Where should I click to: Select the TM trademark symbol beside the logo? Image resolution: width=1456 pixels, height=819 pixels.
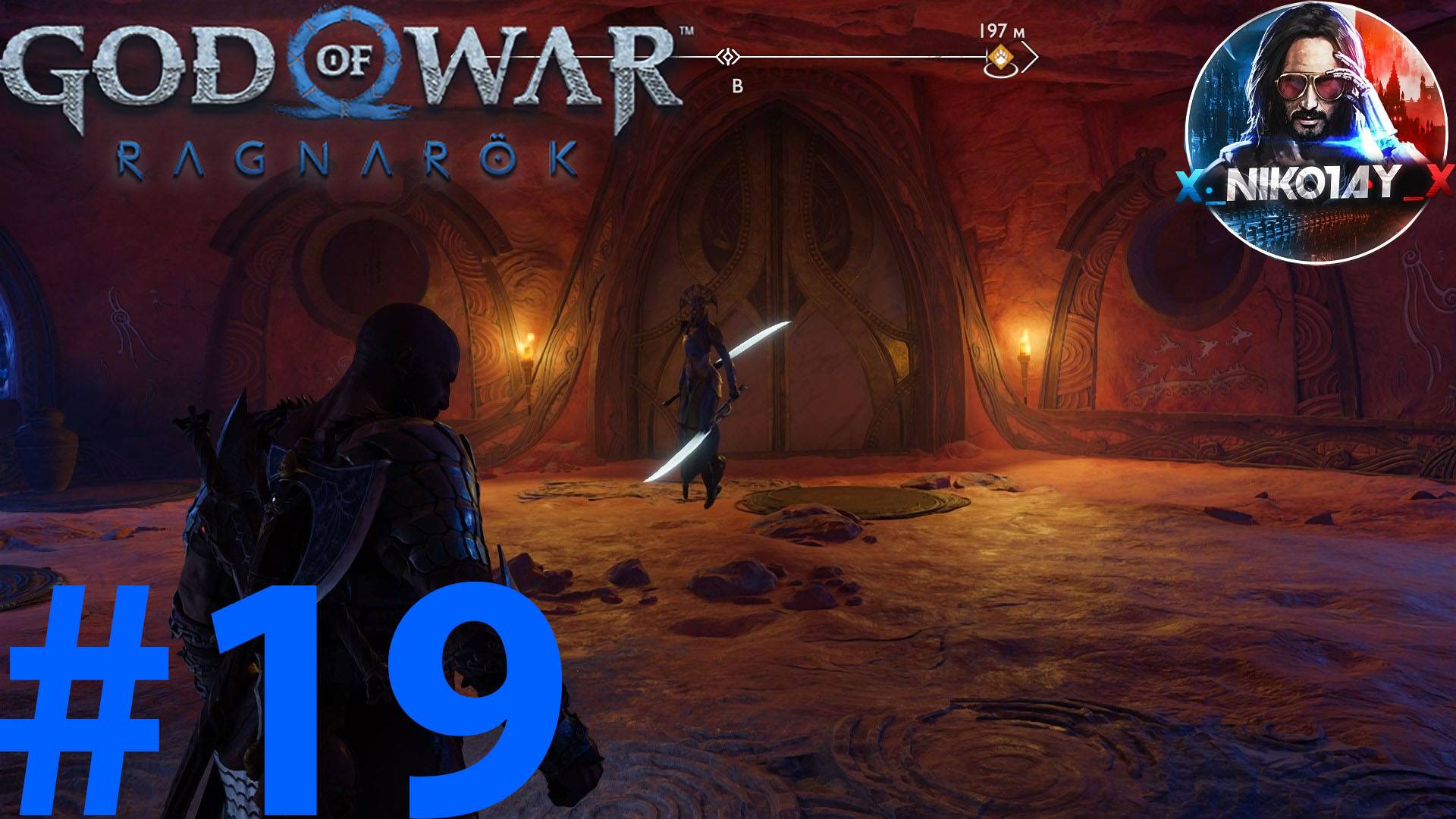click(686, 30)
